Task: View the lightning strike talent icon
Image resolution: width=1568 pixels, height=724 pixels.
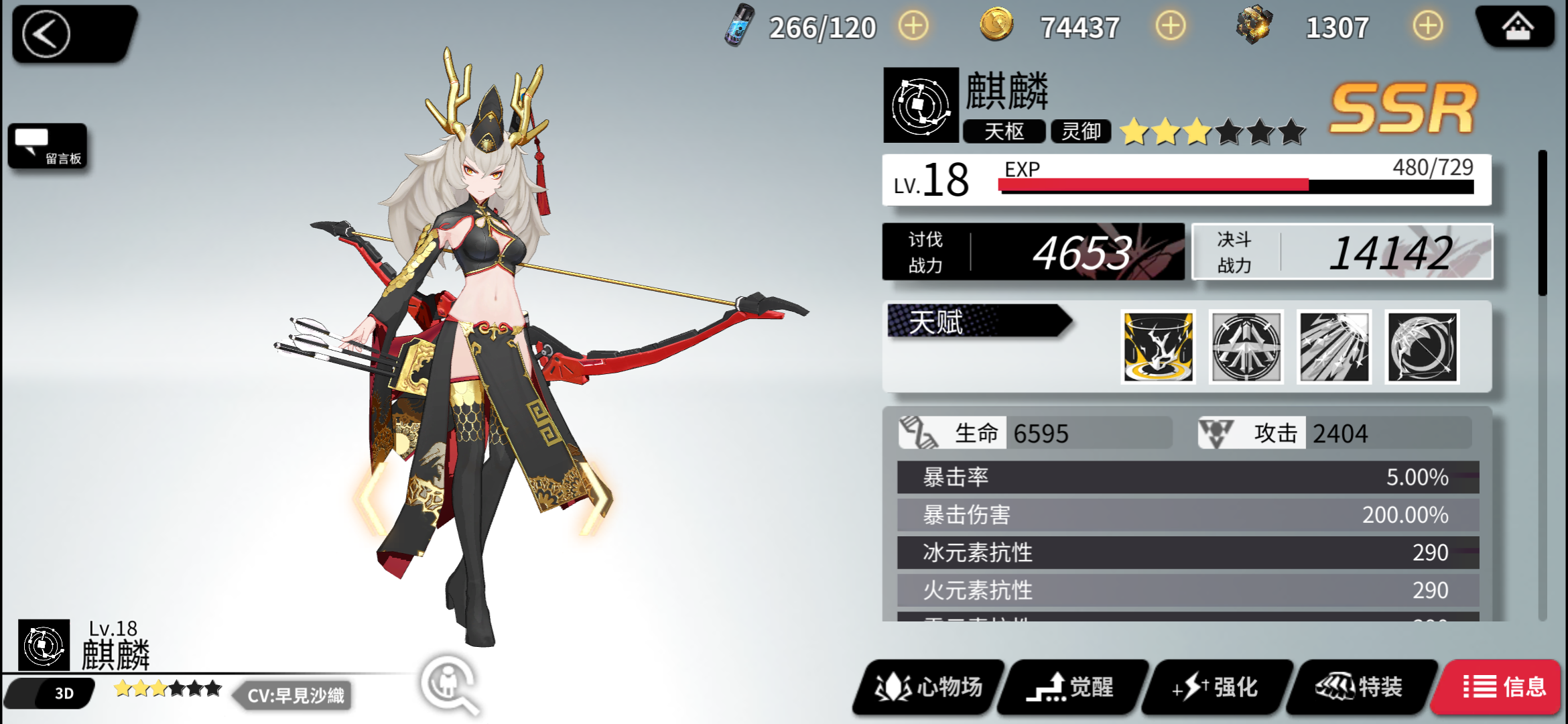Action: tap(1158, 347)
